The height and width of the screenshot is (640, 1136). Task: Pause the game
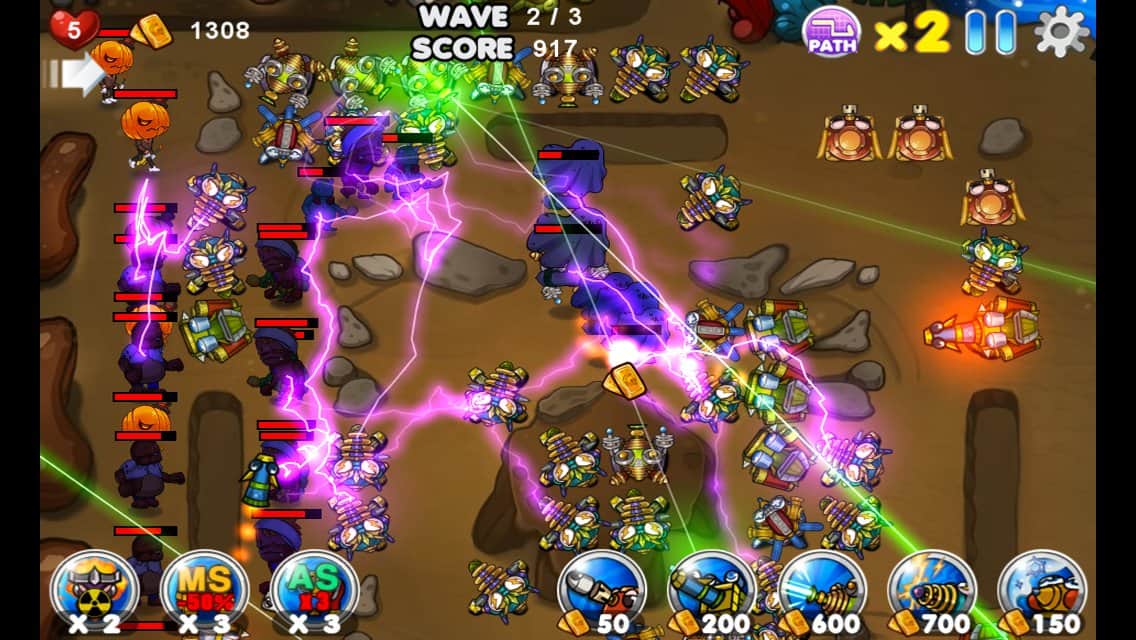(x=990, y=32)
